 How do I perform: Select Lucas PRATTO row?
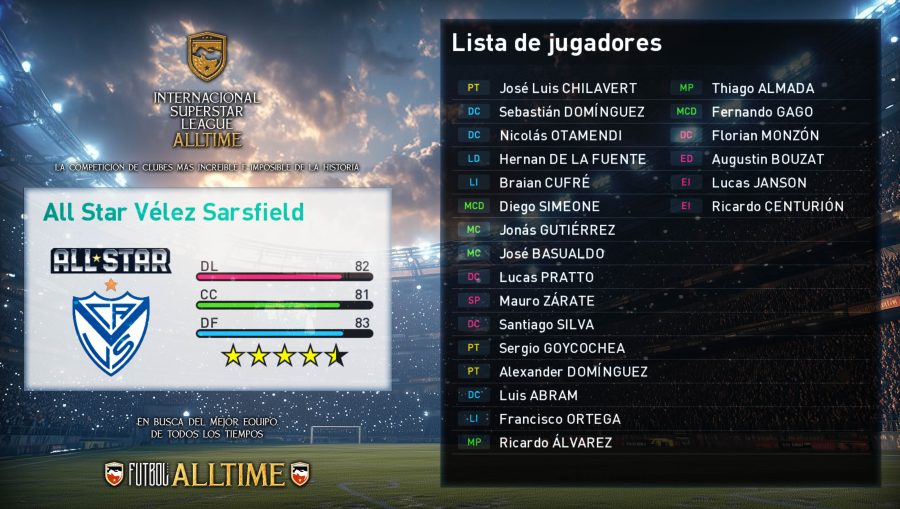point(546,277)
